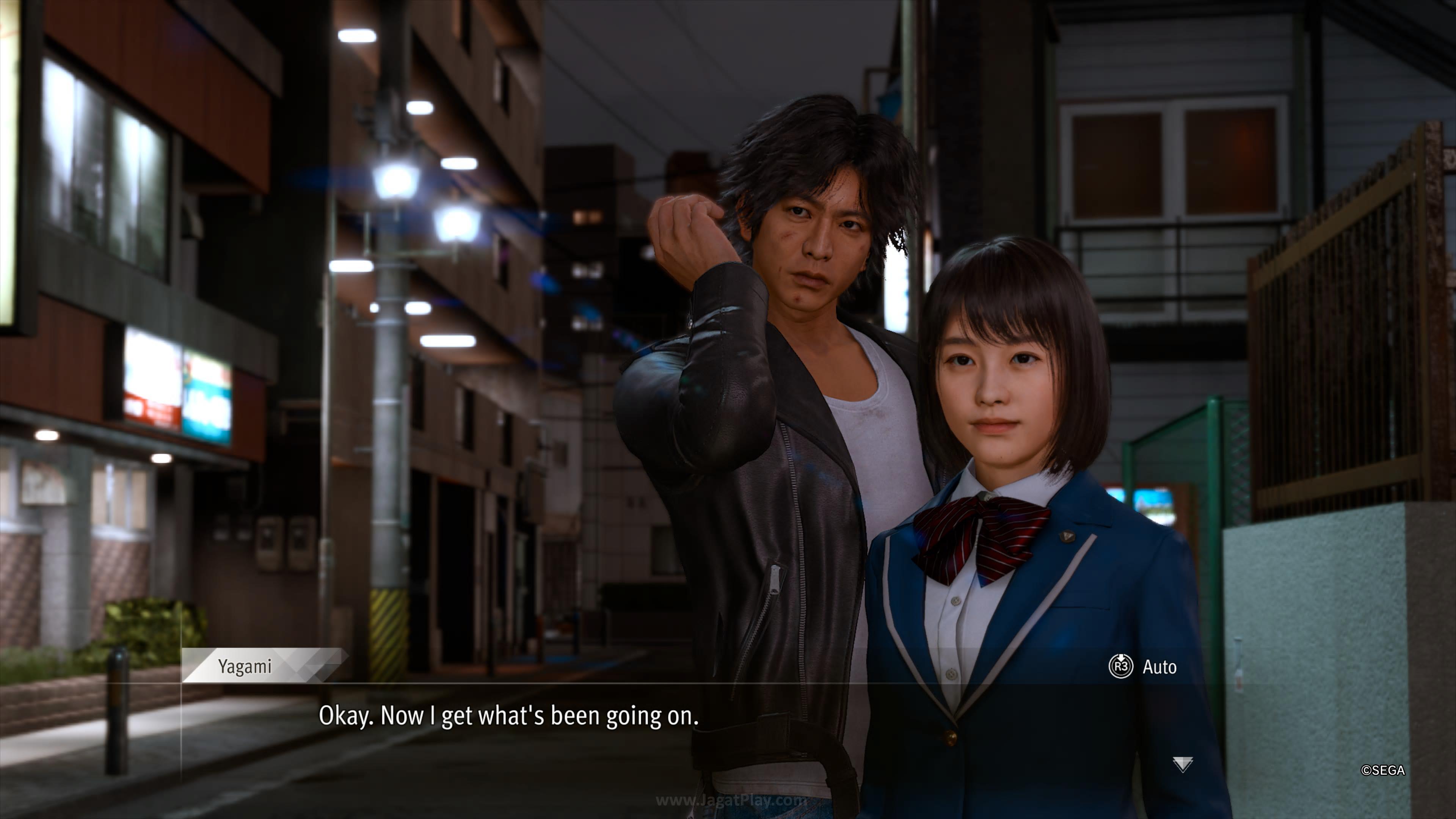The image size is (1456, 819).
Task: Toggle the Auto dialogue advance option
Action: point(1143,667)
